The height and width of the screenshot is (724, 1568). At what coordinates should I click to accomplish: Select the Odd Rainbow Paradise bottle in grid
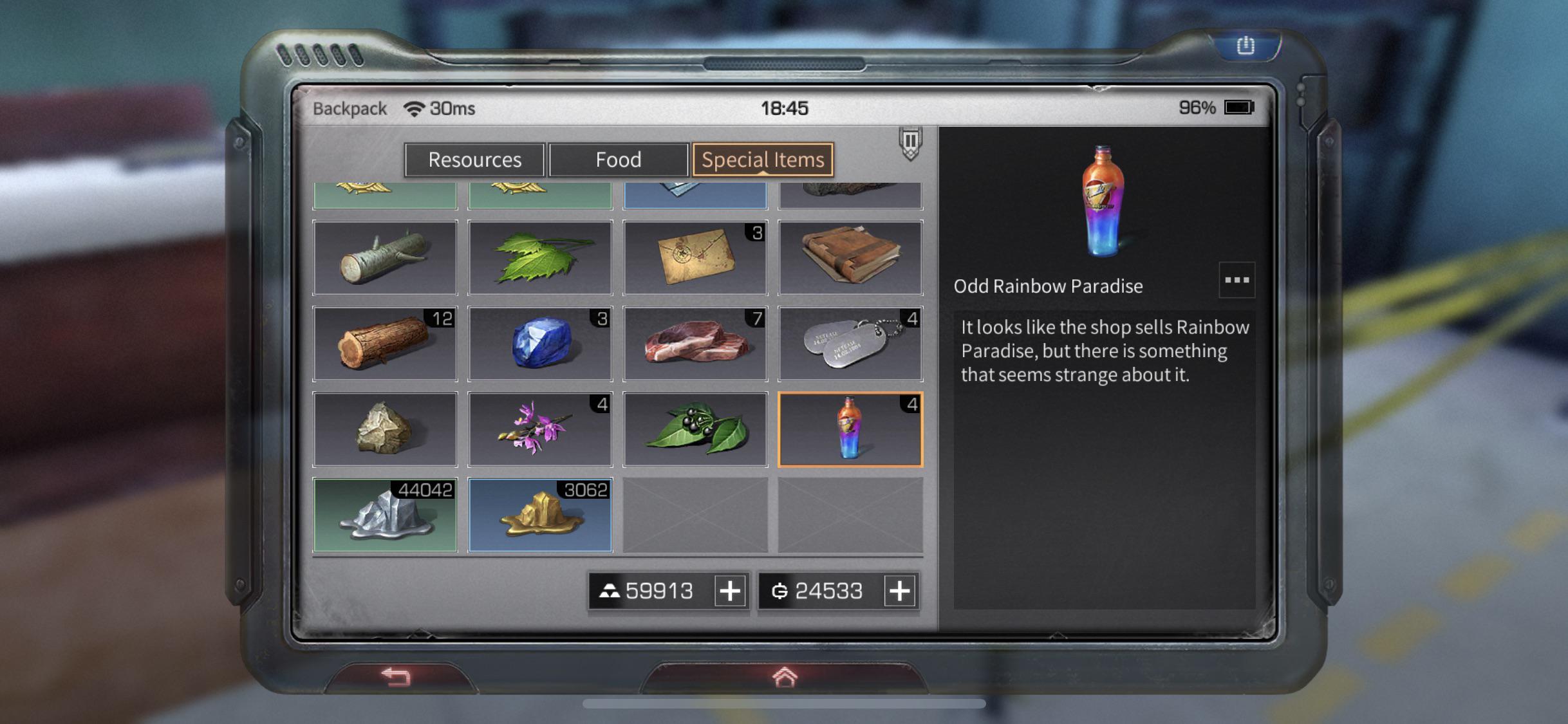click(850, 428)
